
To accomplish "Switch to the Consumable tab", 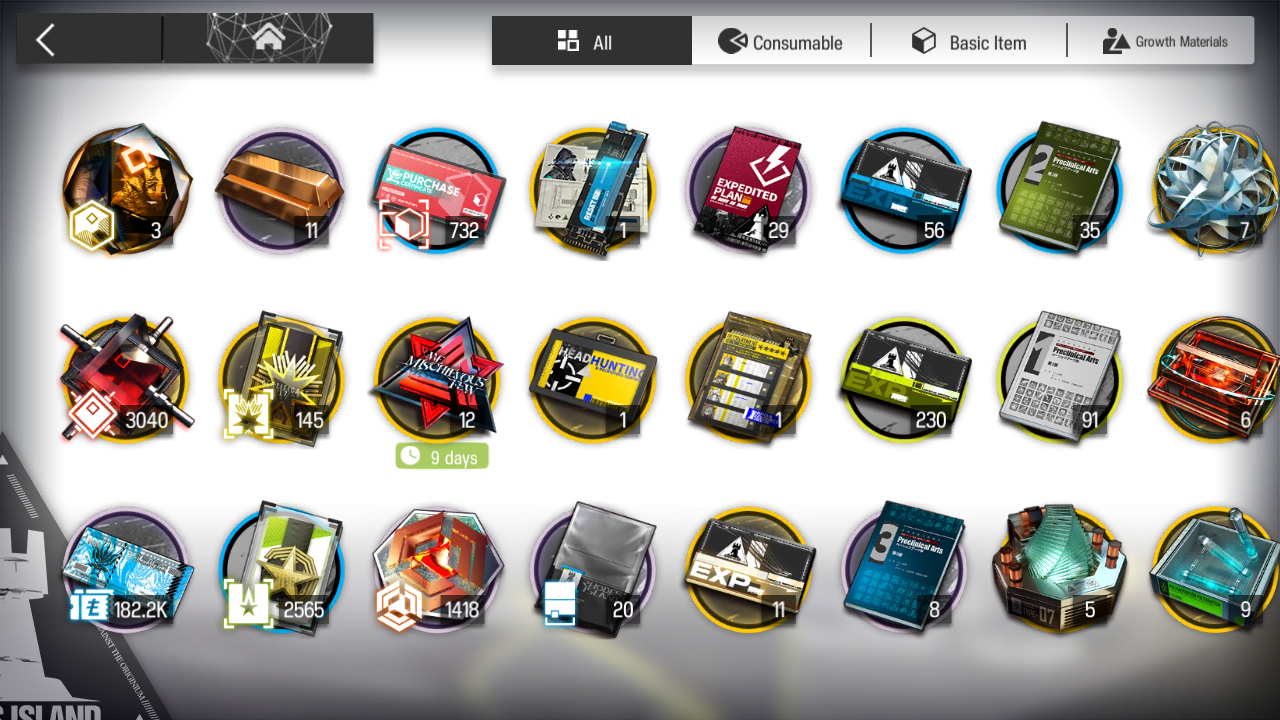I will pyautogui.click(x=781, y=42).
